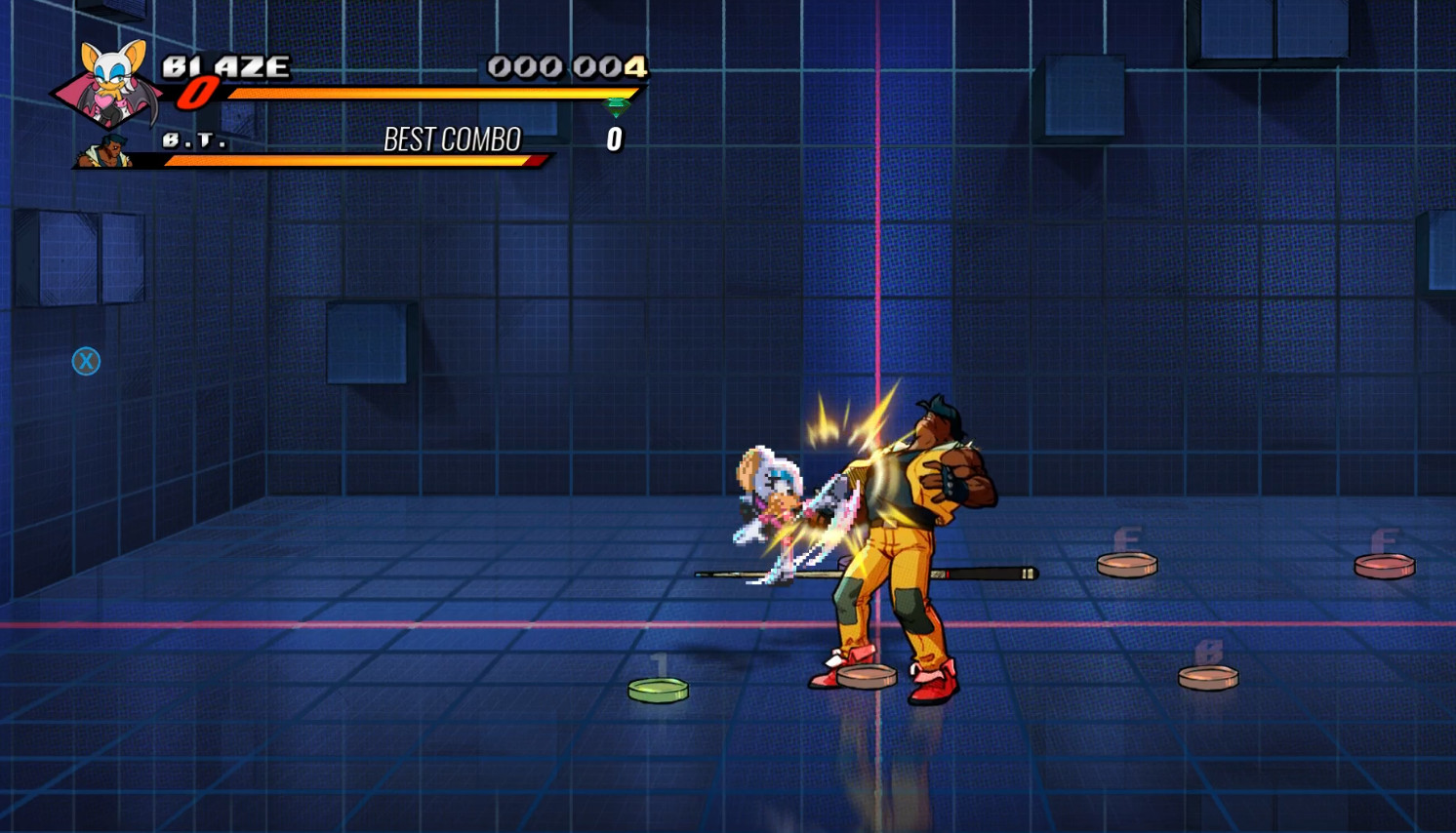Select the green Chaos Emerald icon
Image resolution: width=1456 pixels, height=833 pixels.
[x=615, y=107]
